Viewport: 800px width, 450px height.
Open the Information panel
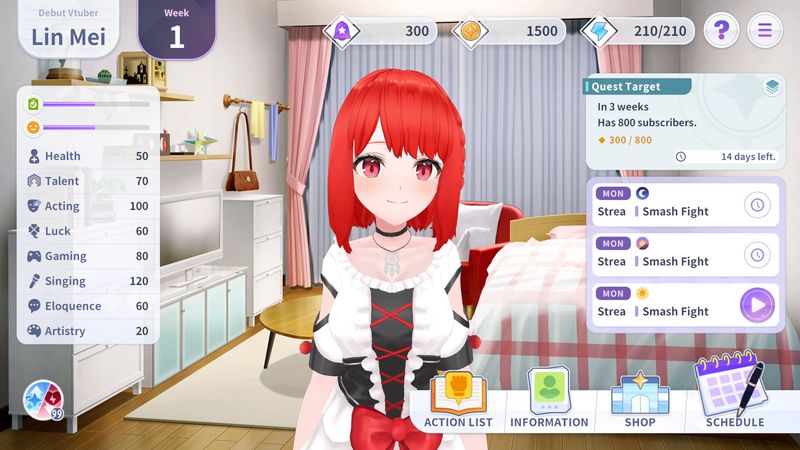[549, 400]
